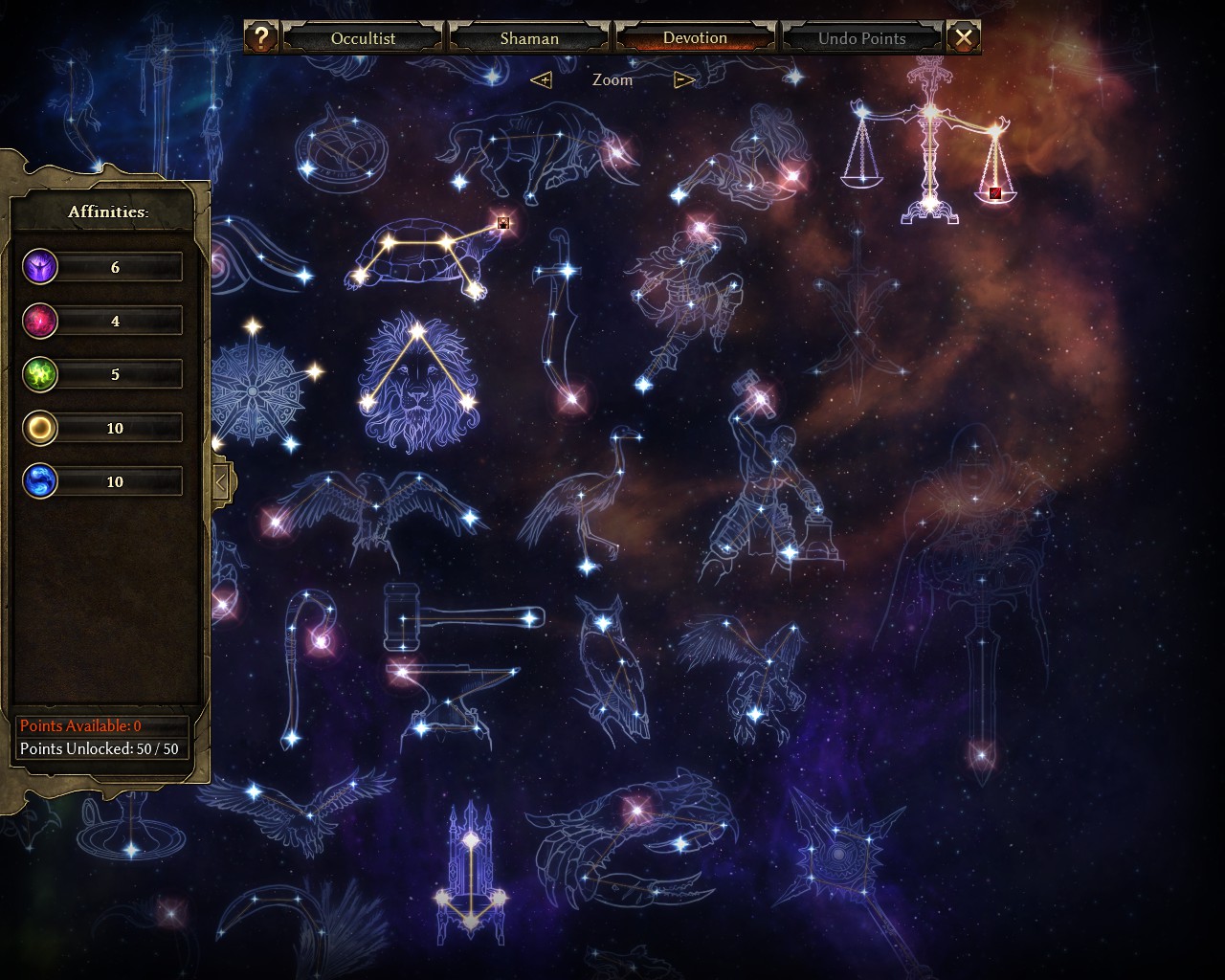Zoom out with the left arrow
The image size is (1225, 980).
[x=542, y=79]
